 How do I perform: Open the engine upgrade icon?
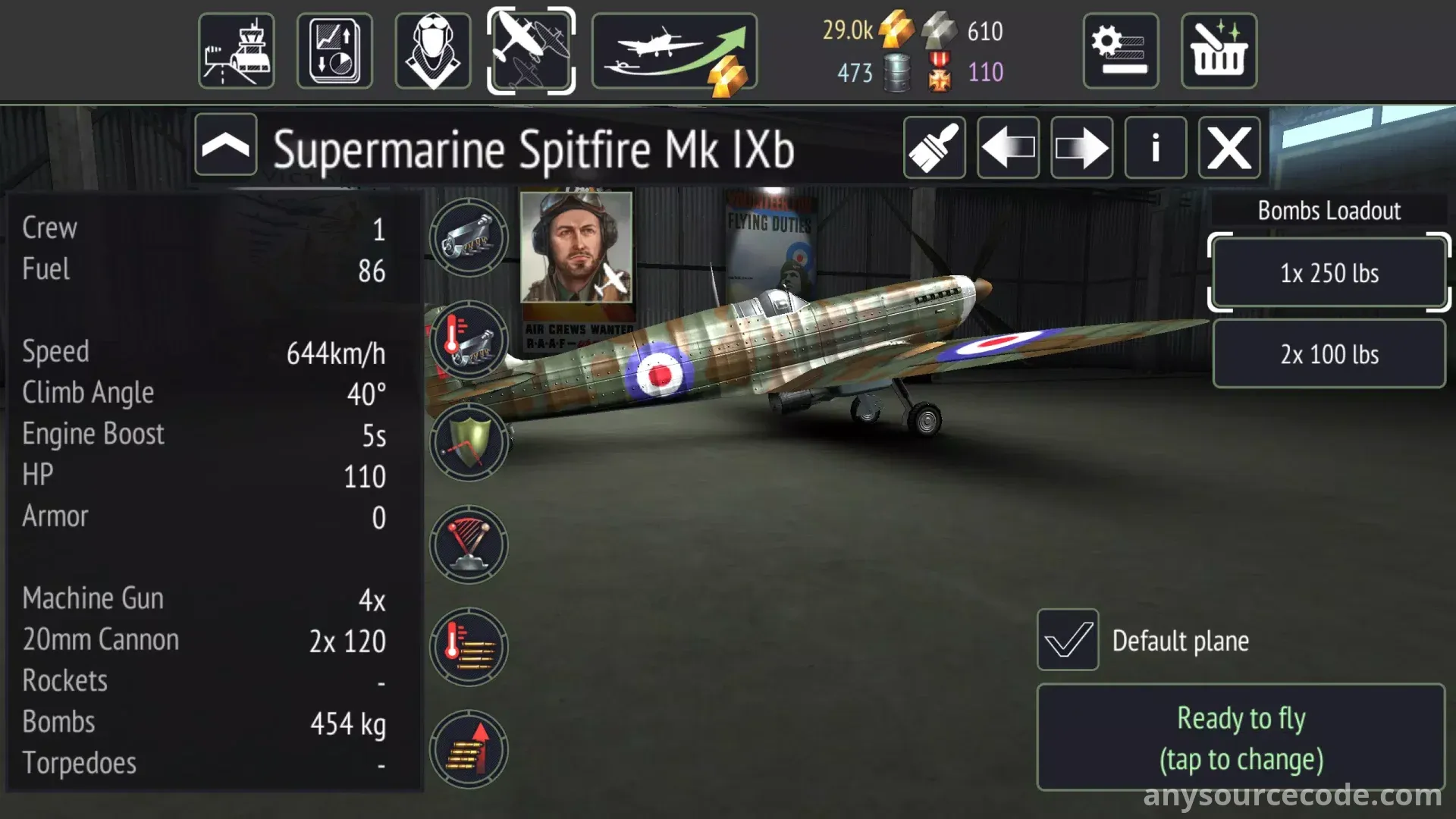pyautogui.click(x=469, y=237)
